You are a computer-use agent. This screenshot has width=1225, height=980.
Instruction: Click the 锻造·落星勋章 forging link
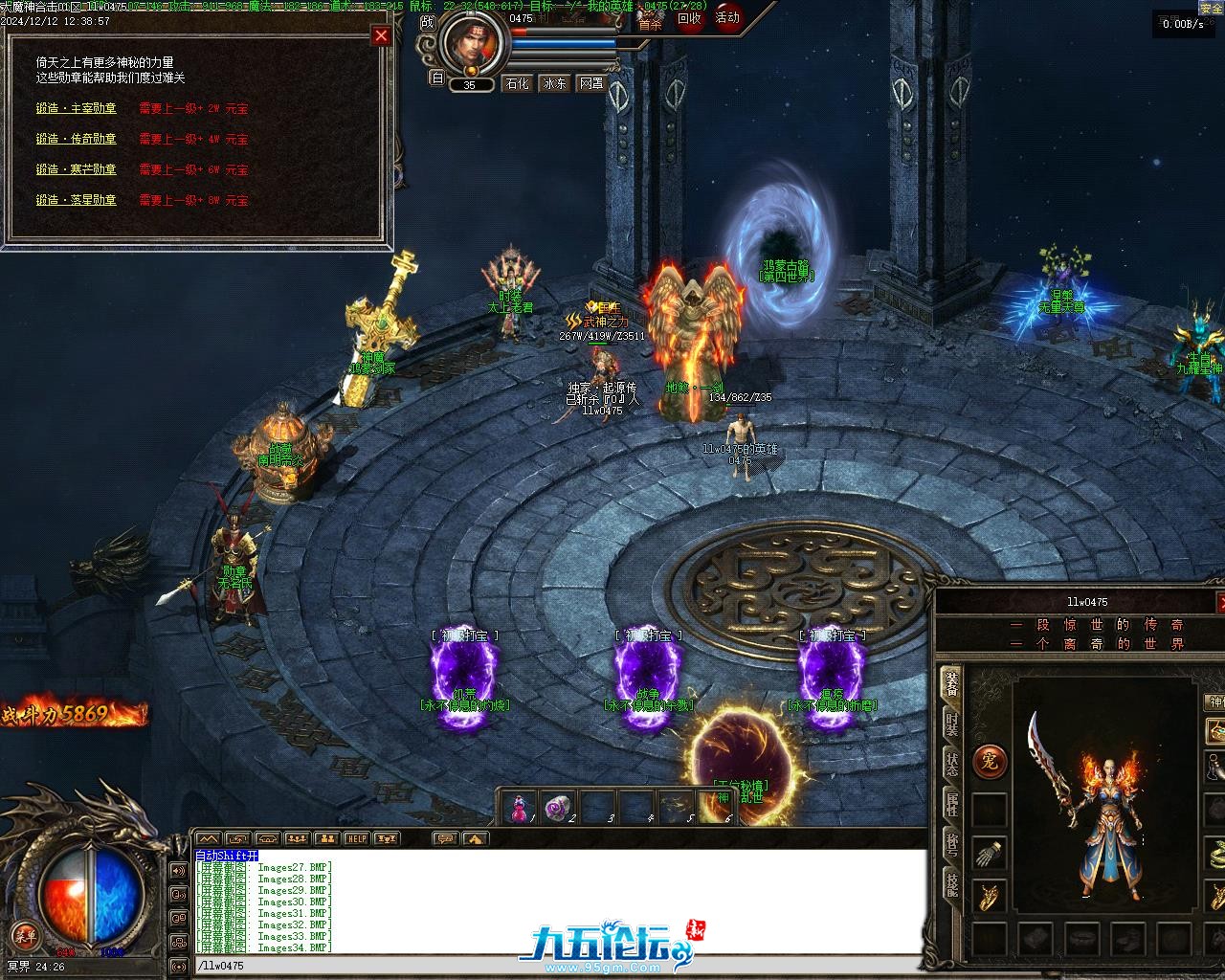point(77,200)
